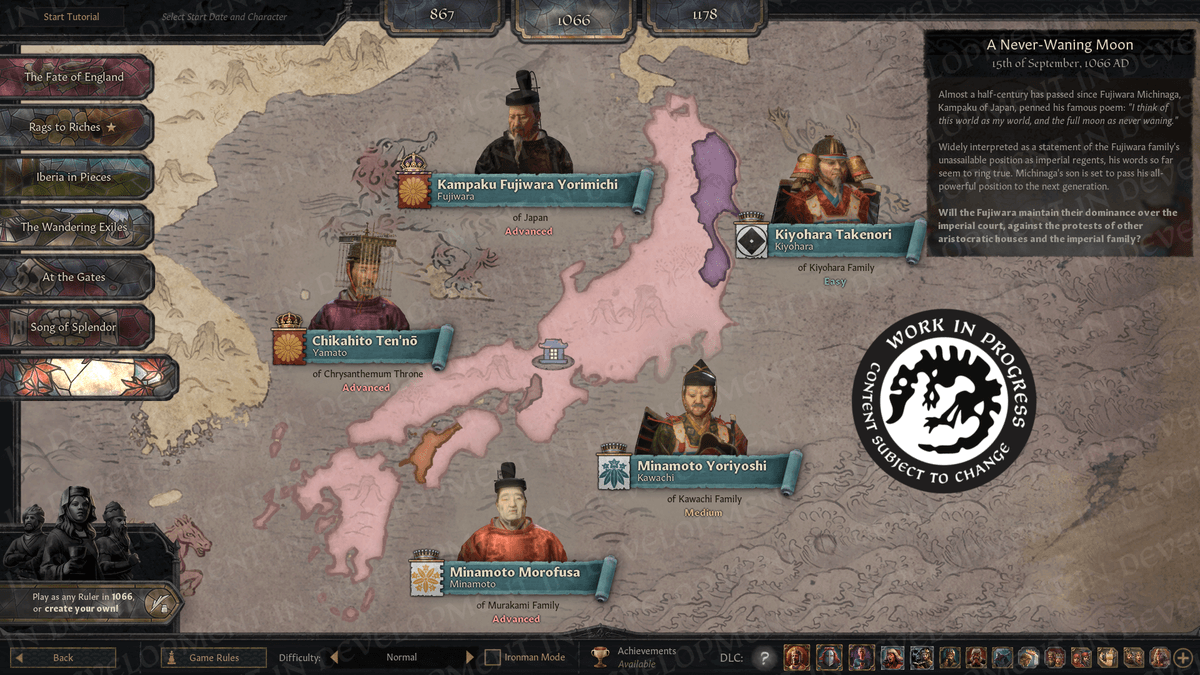Select The Wandering Exiles bookmark
1200x675 pixels.
(75, 227)
